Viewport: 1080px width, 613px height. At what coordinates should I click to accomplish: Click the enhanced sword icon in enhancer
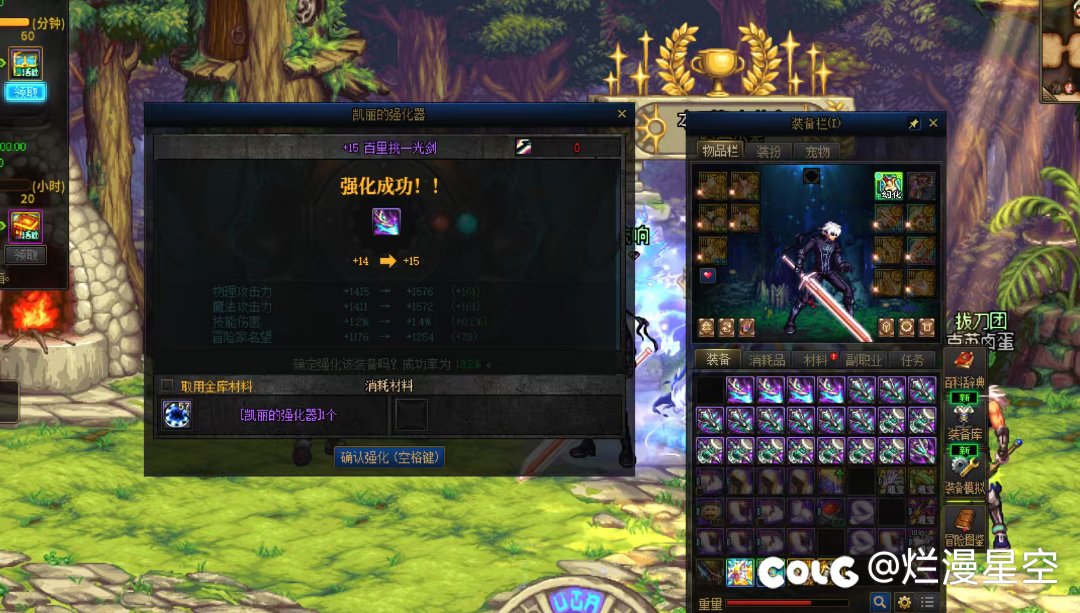coord(386,221)
